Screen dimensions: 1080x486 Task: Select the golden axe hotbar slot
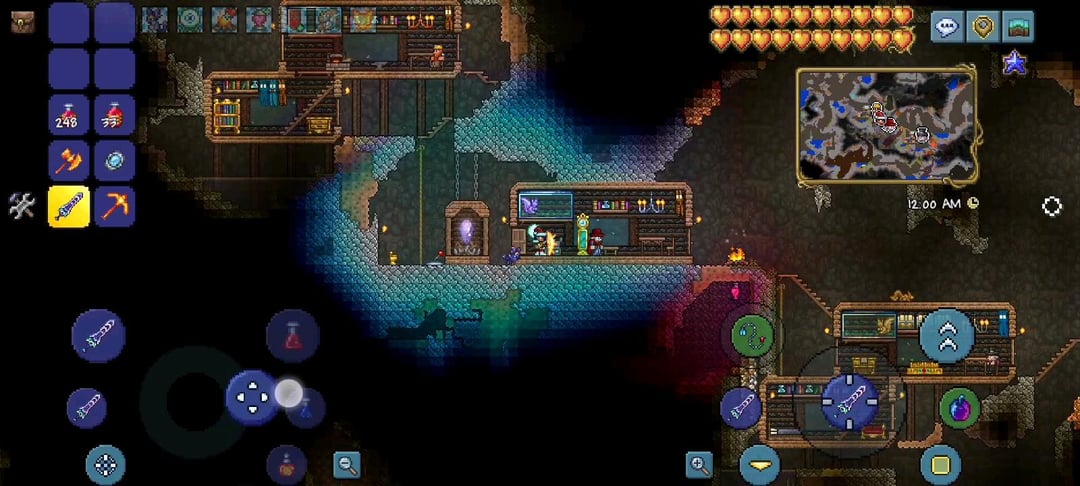(69, 161)
